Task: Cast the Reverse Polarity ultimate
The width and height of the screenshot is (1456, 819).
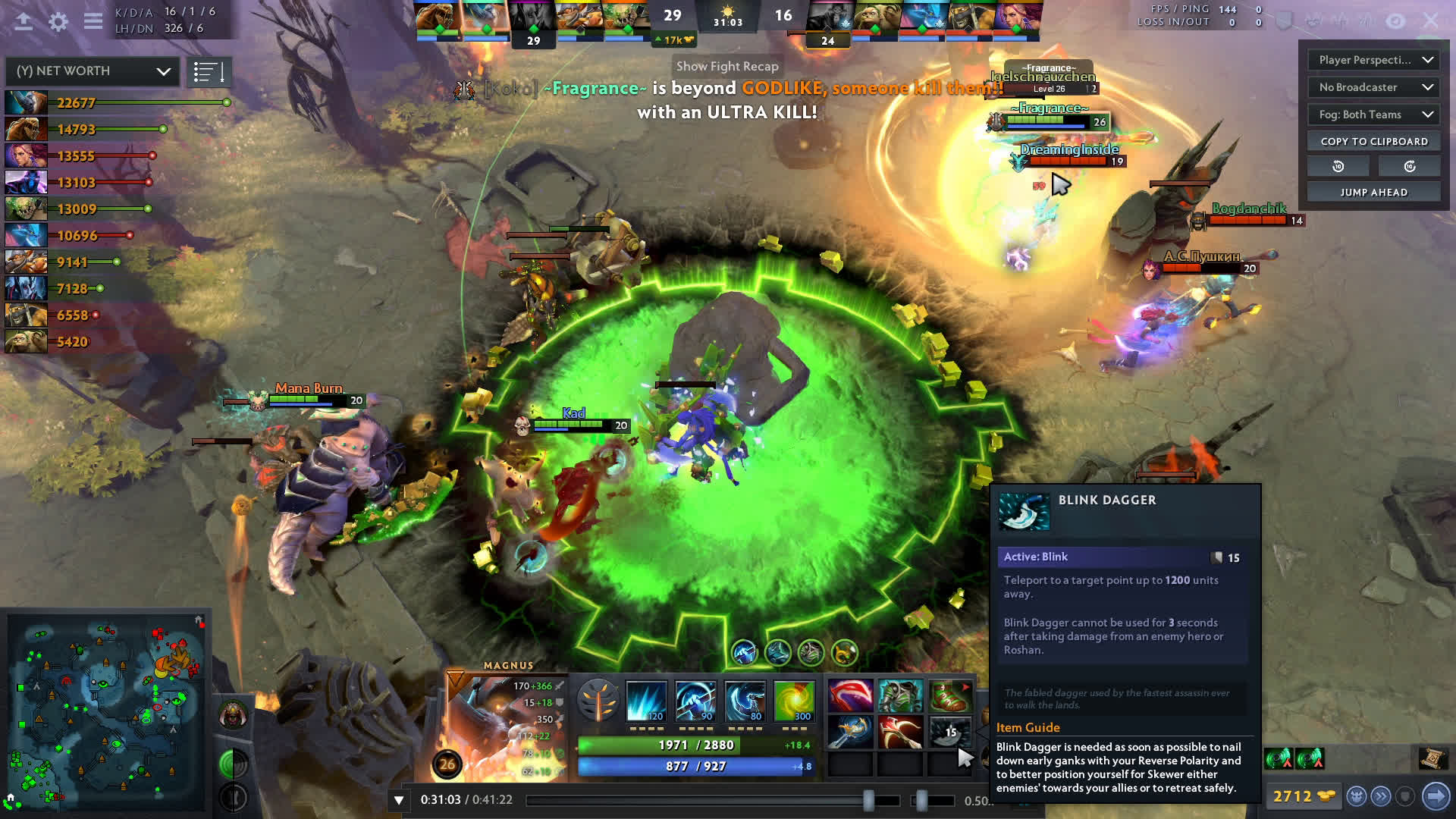Action: coord(793,701)
